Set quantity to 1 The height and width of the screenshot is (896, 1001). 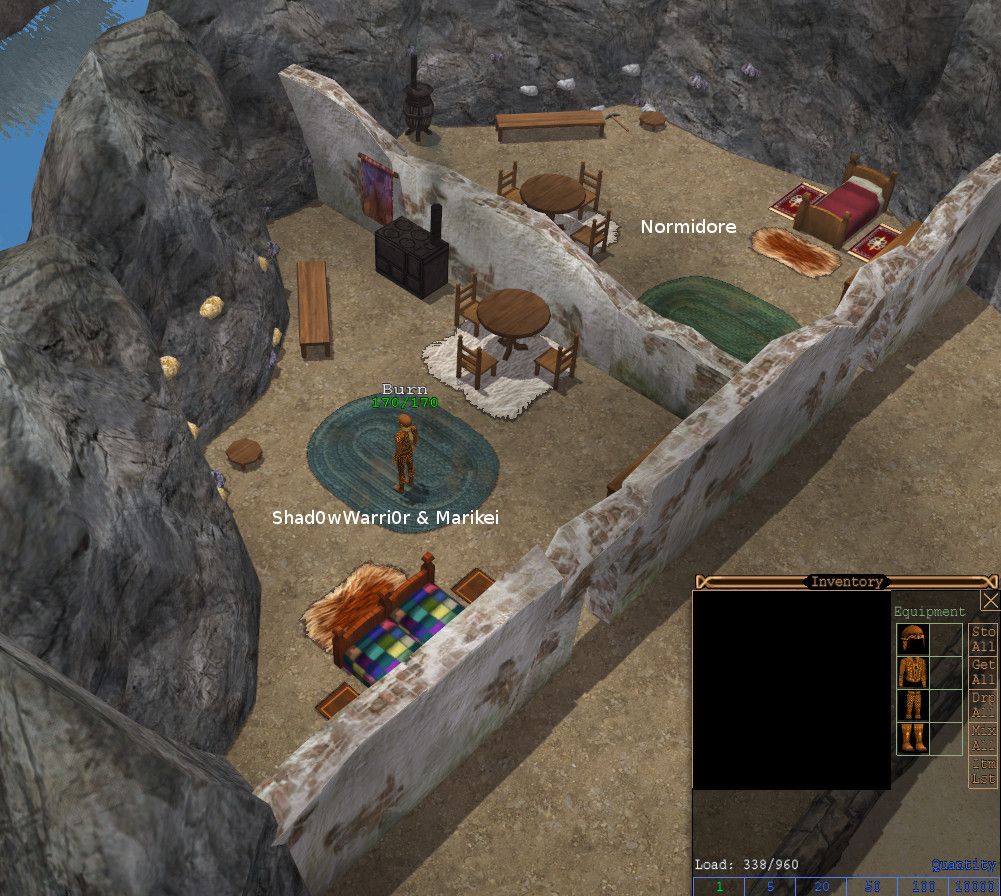coord(718,887)
